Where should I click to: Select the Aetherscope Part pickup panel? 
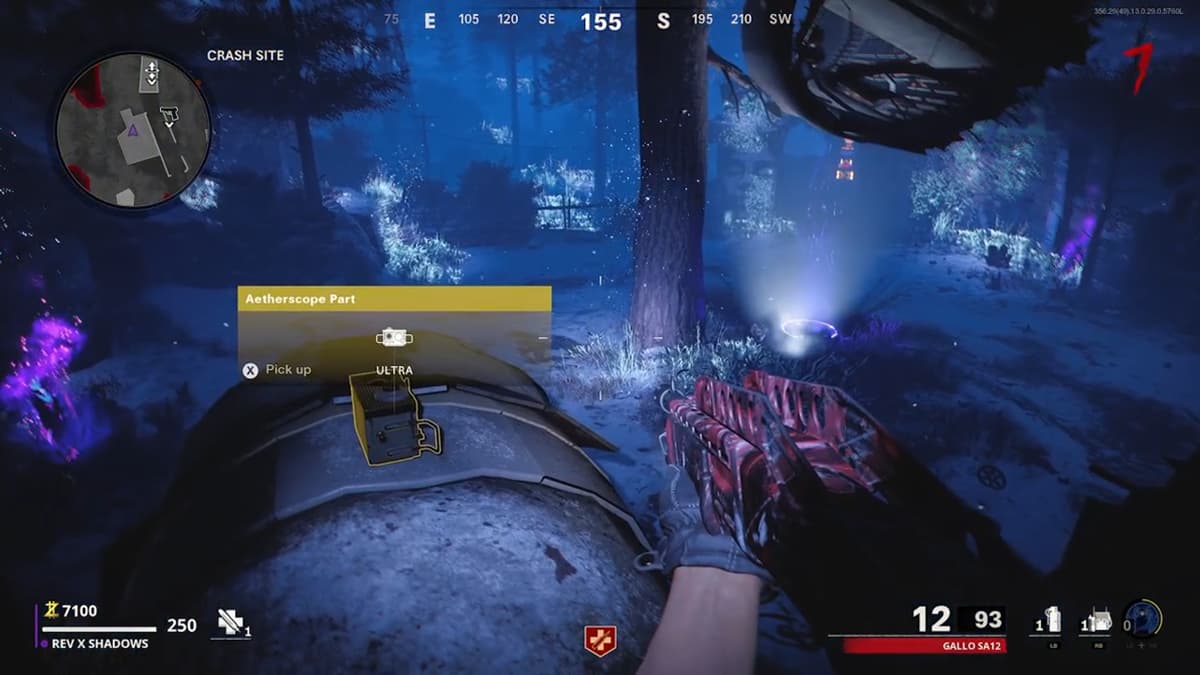(x=394, y=335)
